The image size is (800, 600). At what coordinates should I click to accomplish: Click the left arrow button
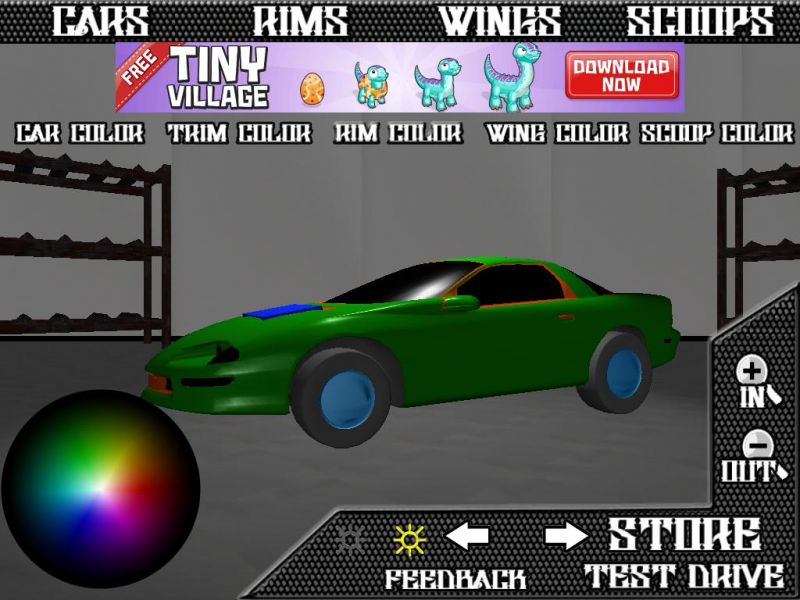(467, 537)
